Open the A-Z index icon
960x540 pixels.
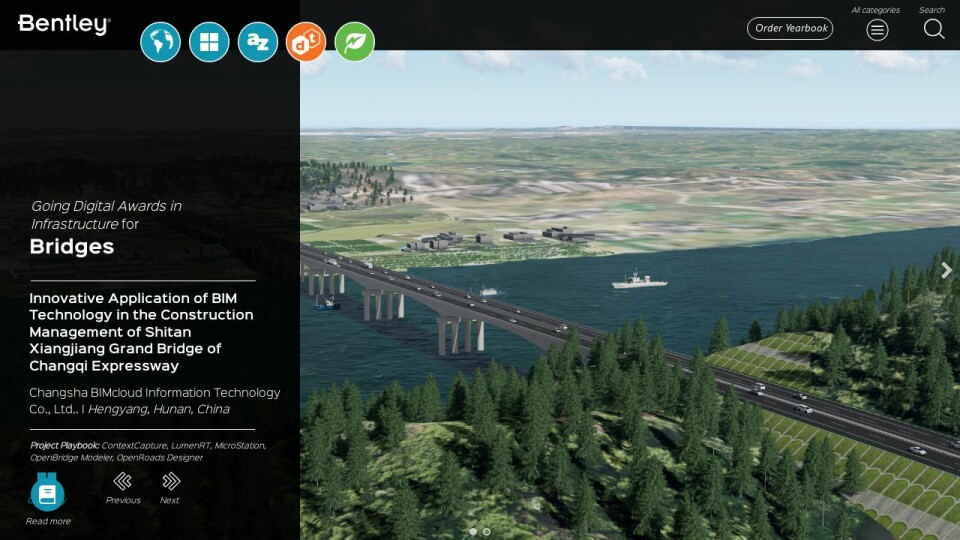tap(258, 42)
